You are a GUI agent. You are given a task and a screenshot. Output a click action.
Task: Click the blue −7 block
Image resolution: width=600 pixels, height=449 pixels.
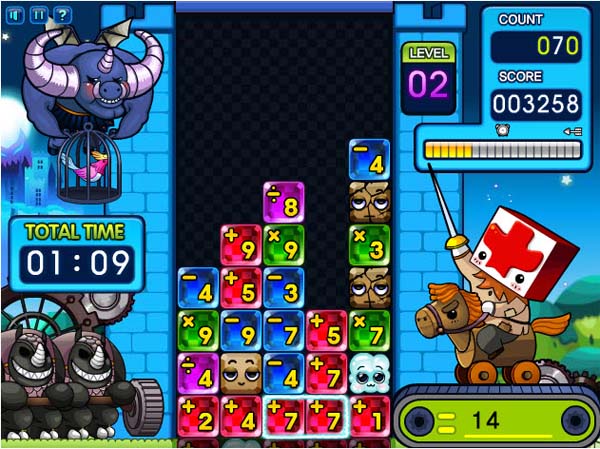pos(284,331)
